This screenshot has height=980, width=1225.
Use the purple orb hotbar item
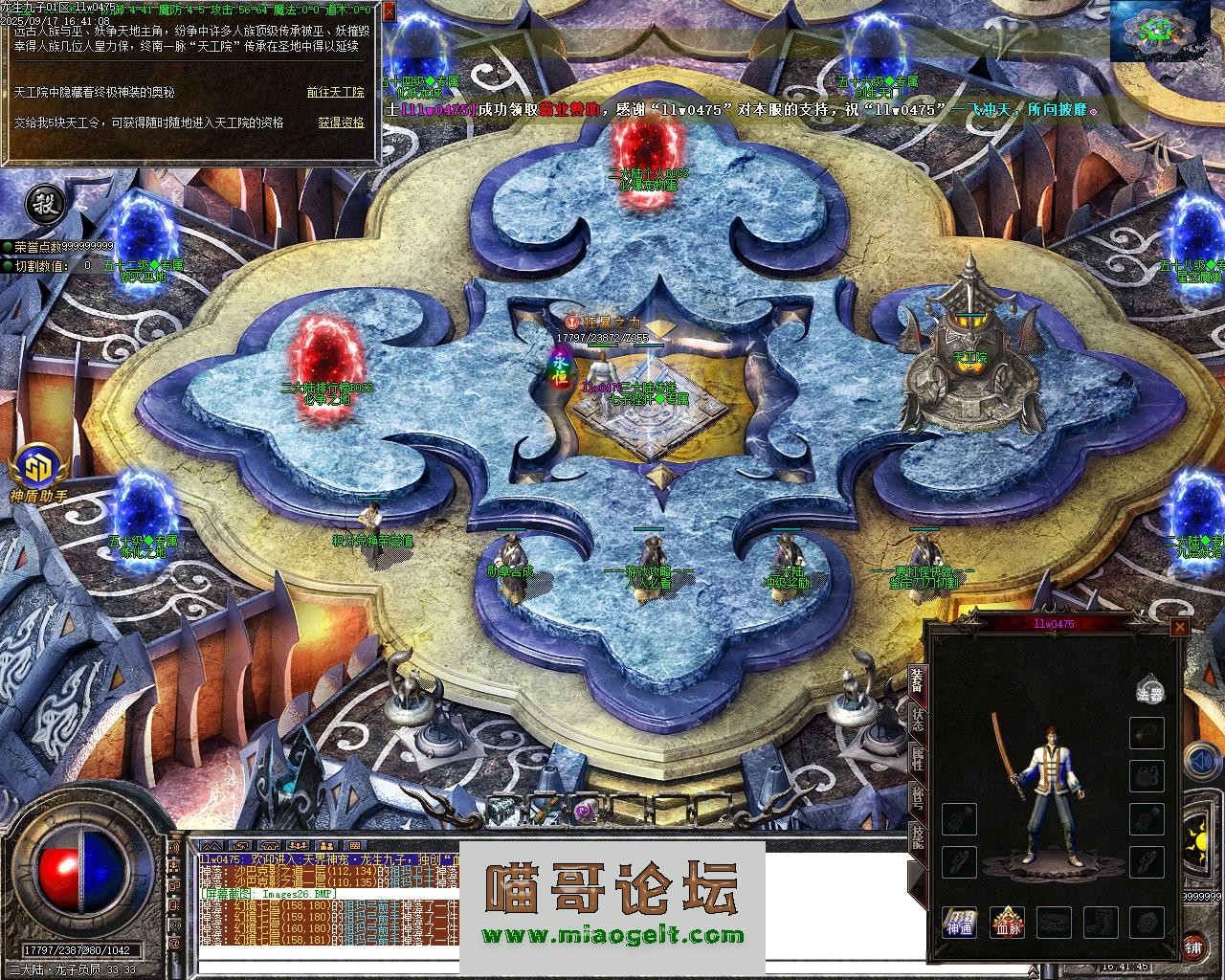tap(585, 812)
